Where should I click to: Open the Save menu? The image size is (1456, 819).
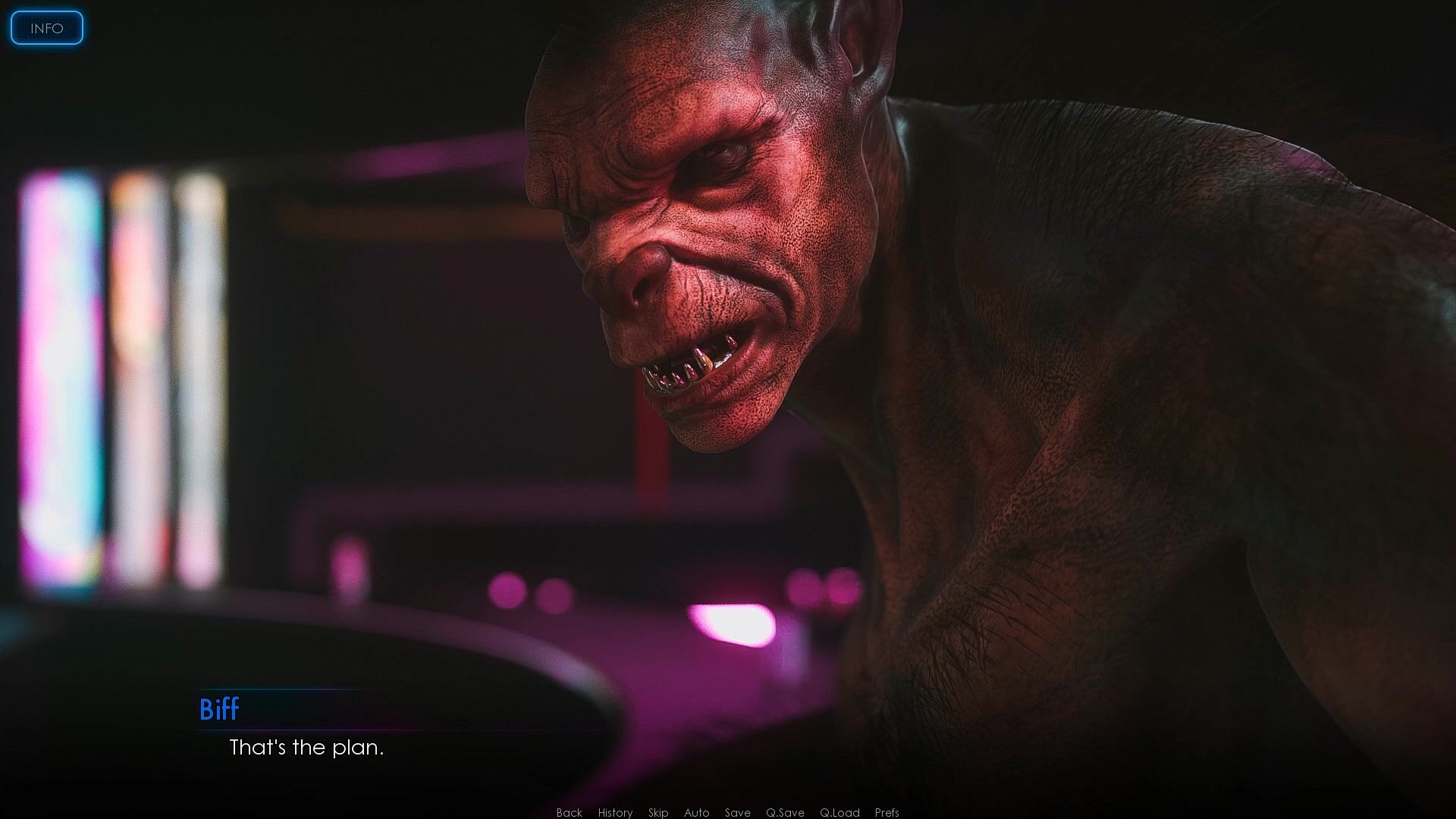tap(737, 812)
